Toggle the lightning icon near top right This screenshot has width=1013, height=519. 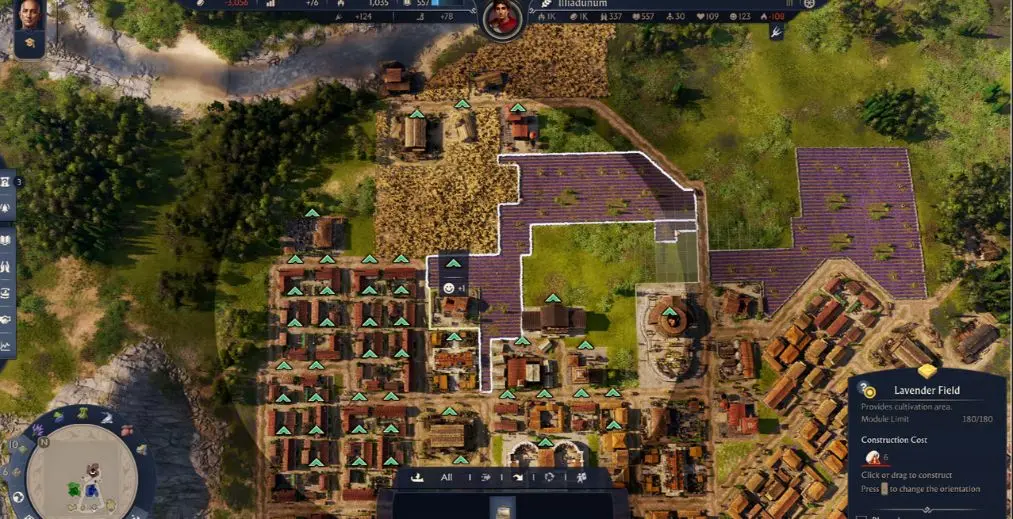click(x=775, y=32)
